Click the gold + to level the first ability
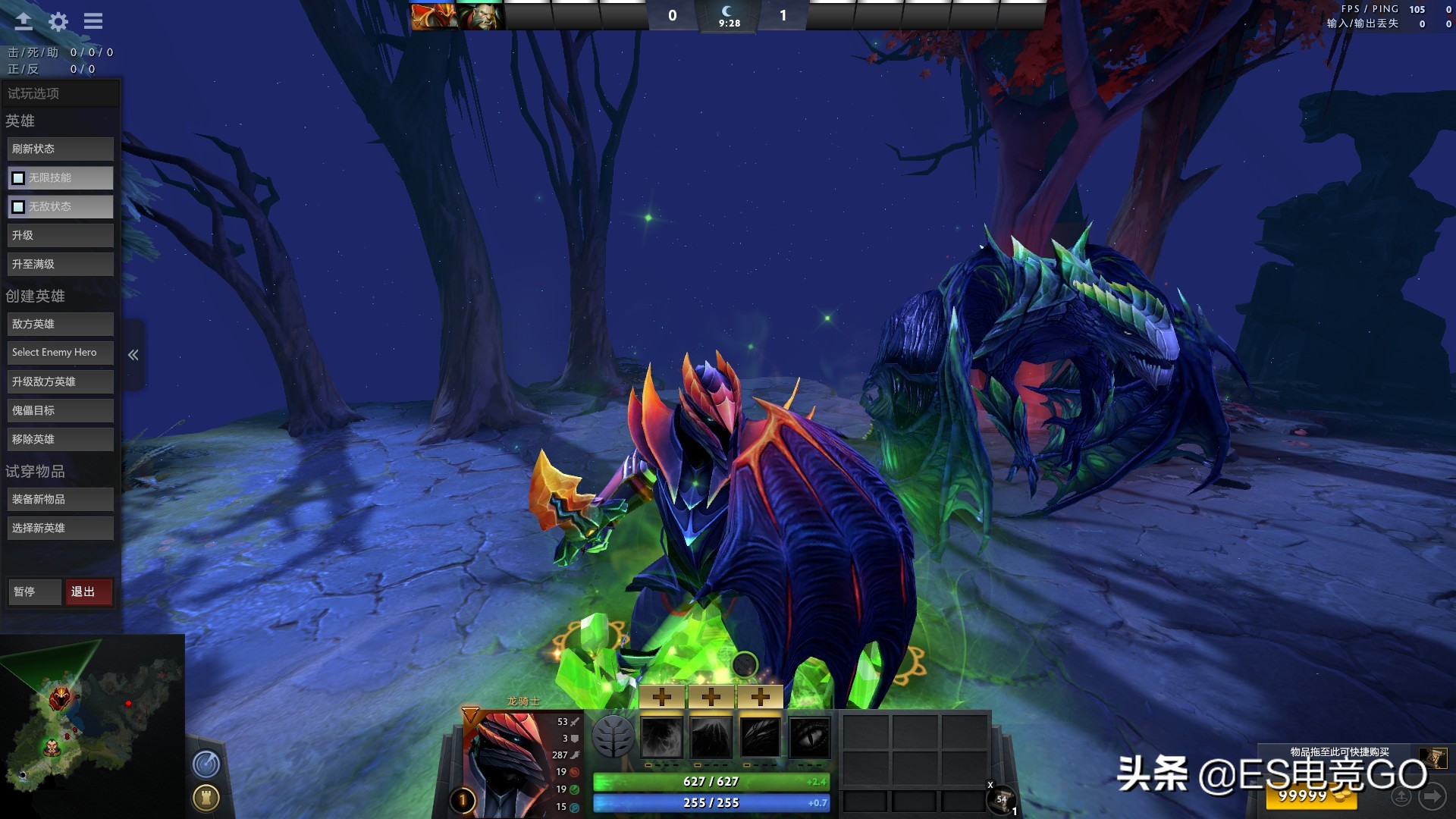 click(x=664, y=695)
